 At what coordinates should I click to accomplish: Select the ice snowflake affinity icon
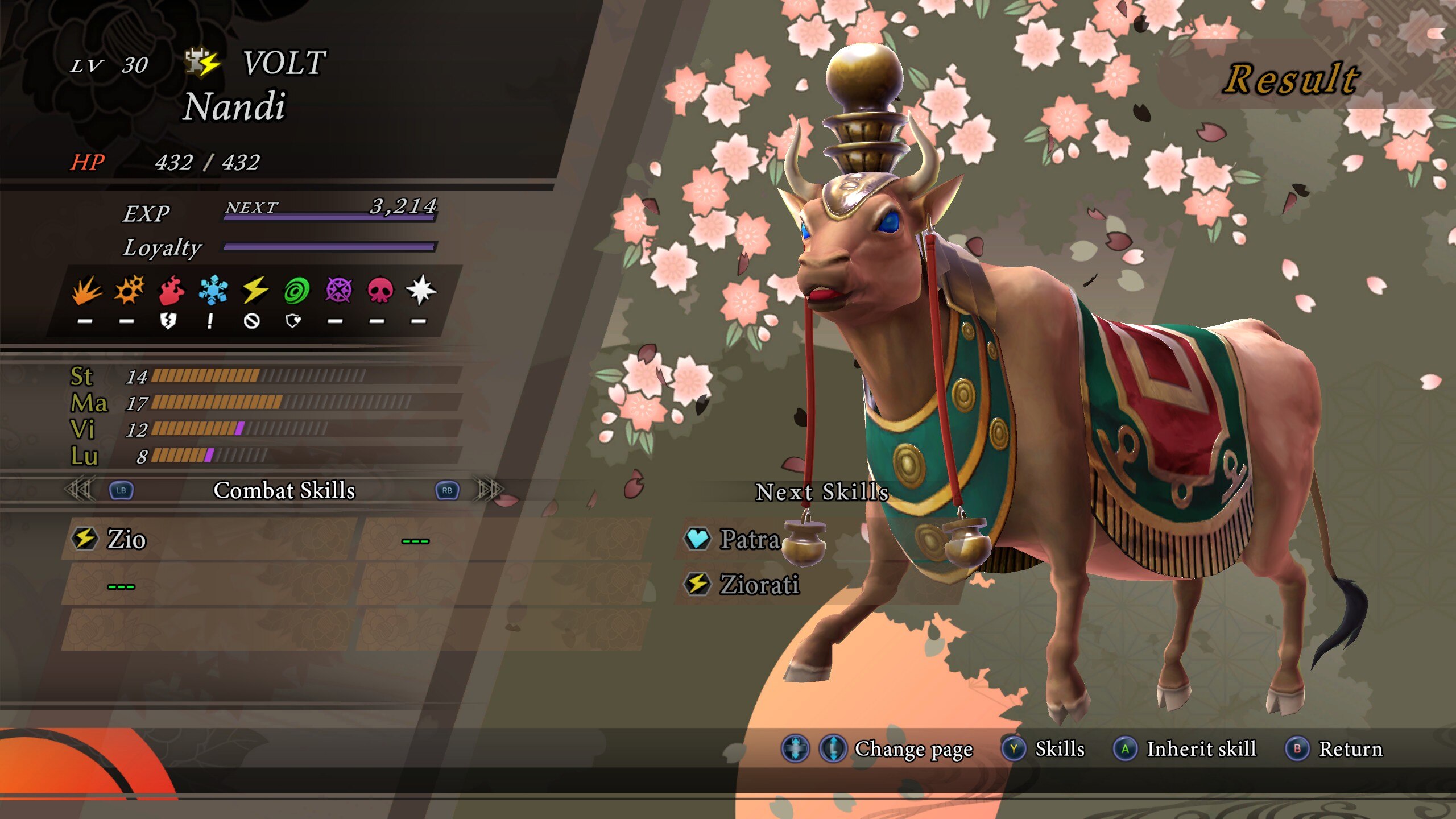pyautogui.click(x=213, y=290)
